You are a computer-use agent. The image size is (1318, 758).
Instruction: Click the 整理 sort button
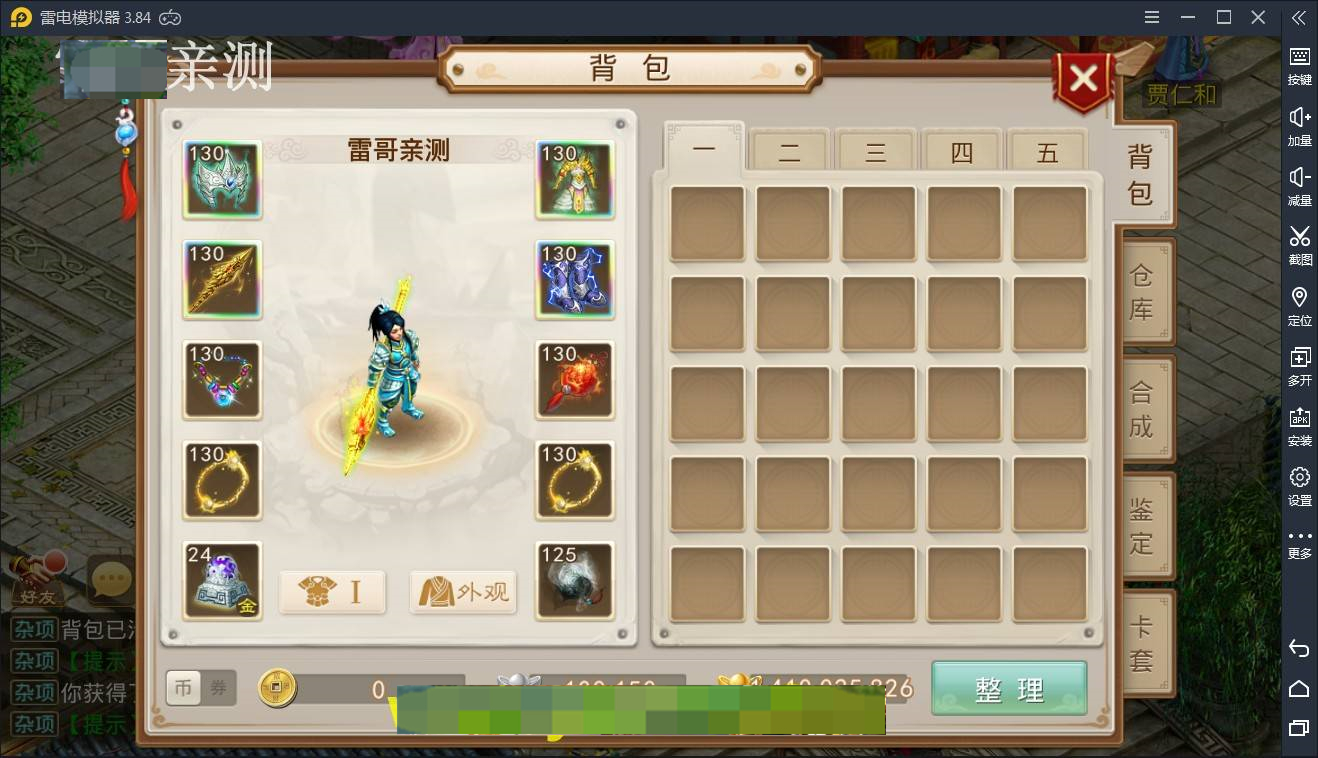click(x=1008, y=689)
